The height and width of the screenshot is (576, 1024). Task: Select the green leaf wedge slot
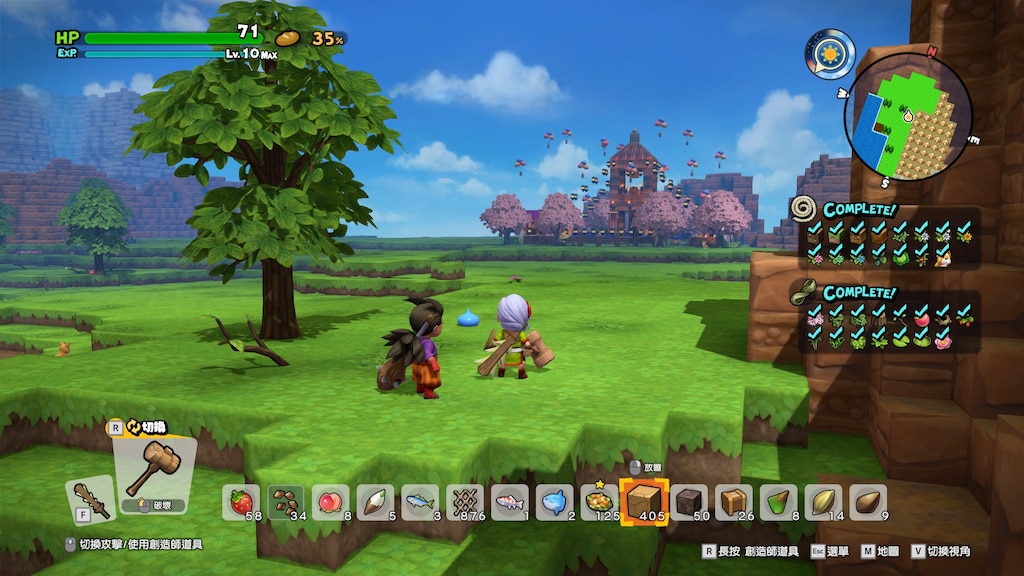point(778,501)
